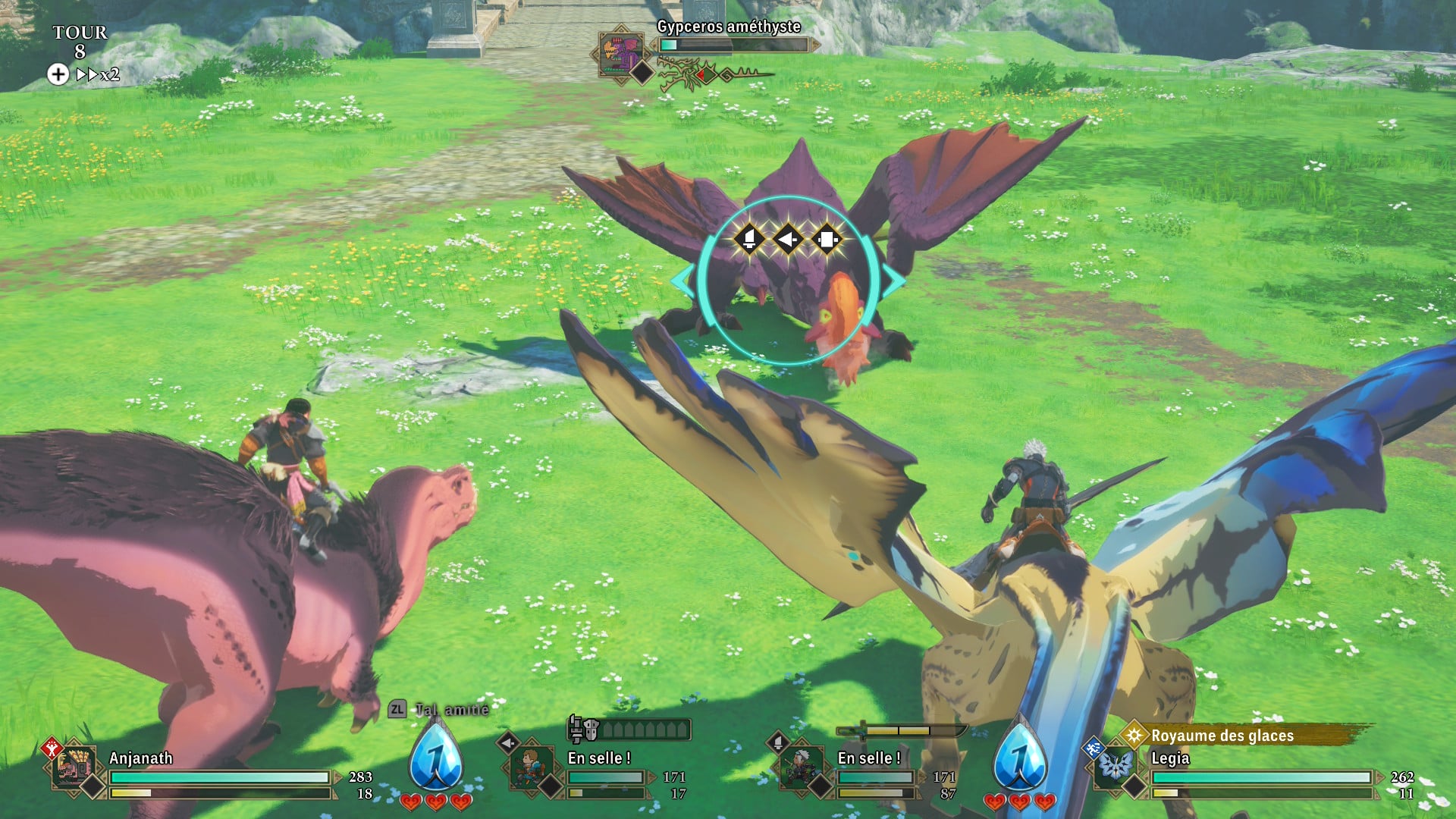Switch target with the left cyan arrow
The height and width of the screenshot is (819, 1456).
[x=682, y=281]
